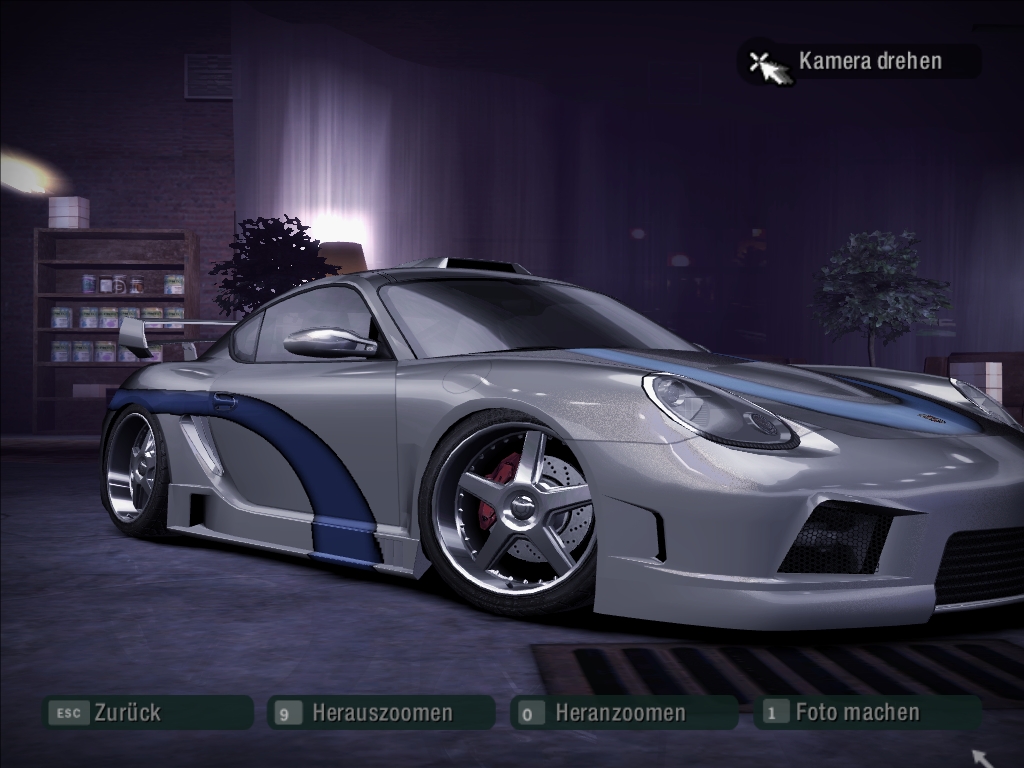1024x768 pixels.
Task: Click the Zurück back button
Action: [x=146, y=713]
